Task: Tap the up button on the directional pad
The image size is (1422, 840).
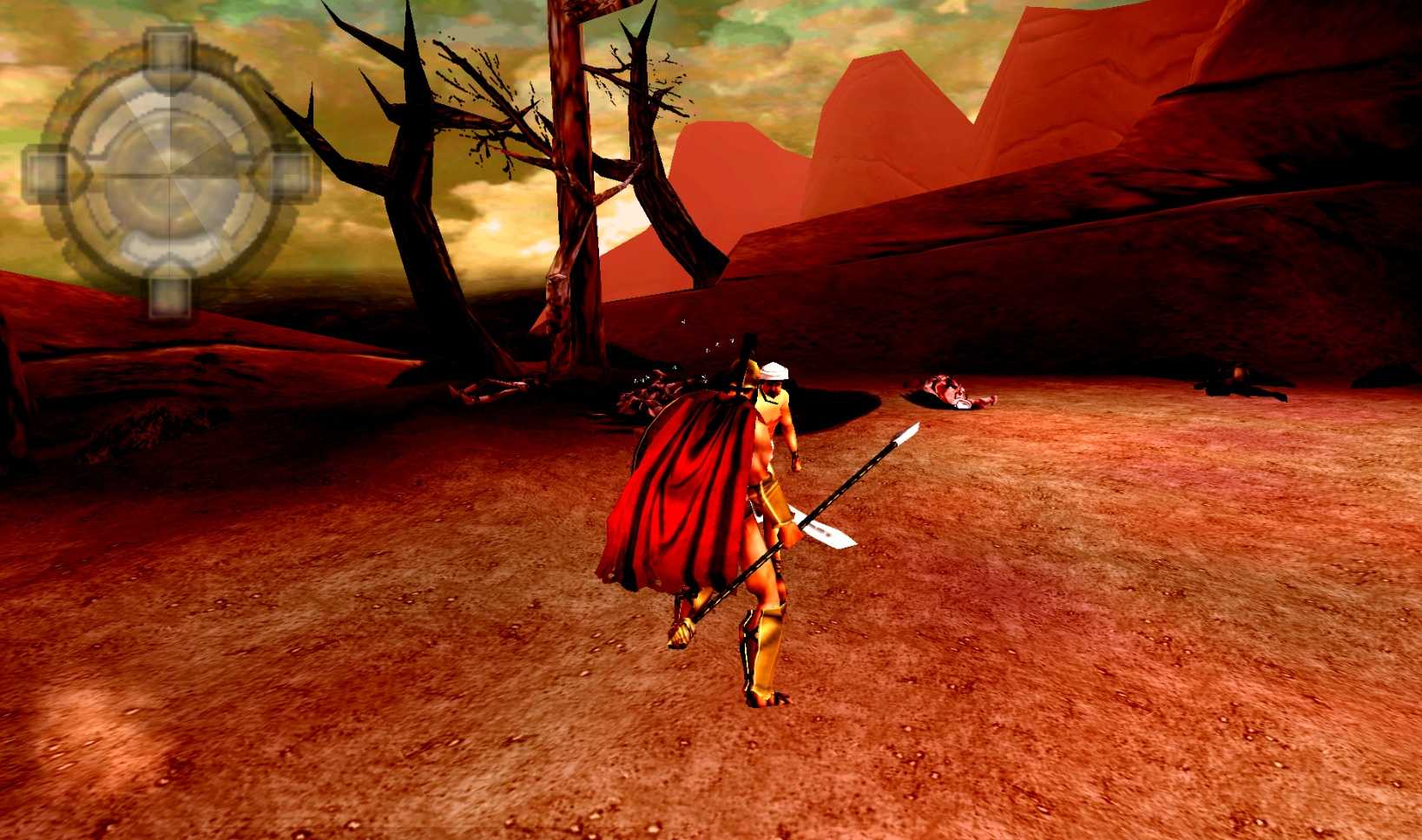Action: click(168, 54)
